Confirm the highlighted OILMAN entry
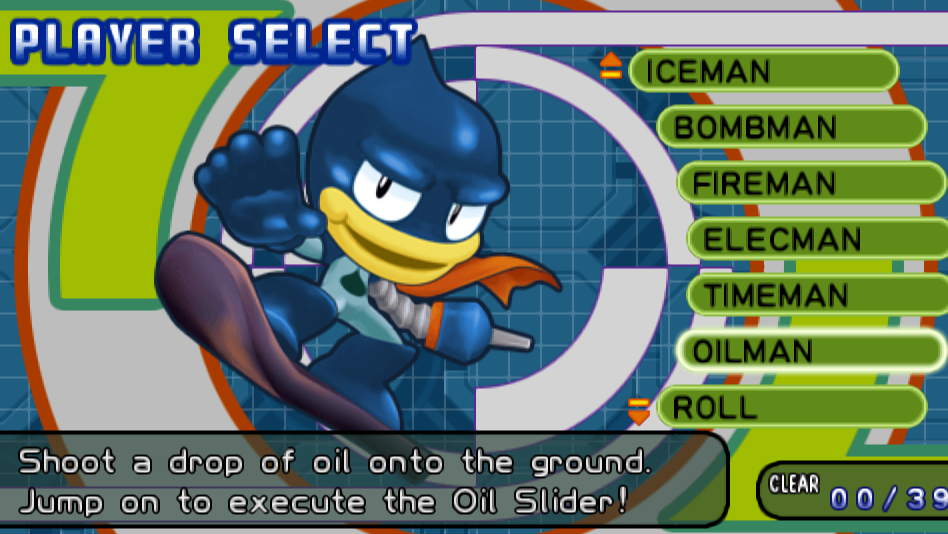 pyautogui.click(x=810, y=351)
